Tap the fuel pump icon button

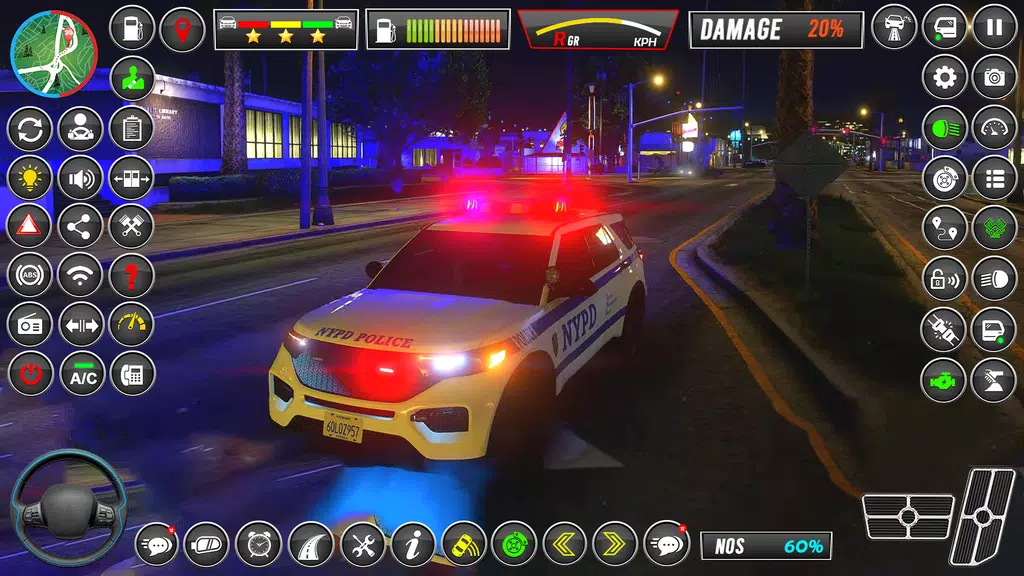131,28
